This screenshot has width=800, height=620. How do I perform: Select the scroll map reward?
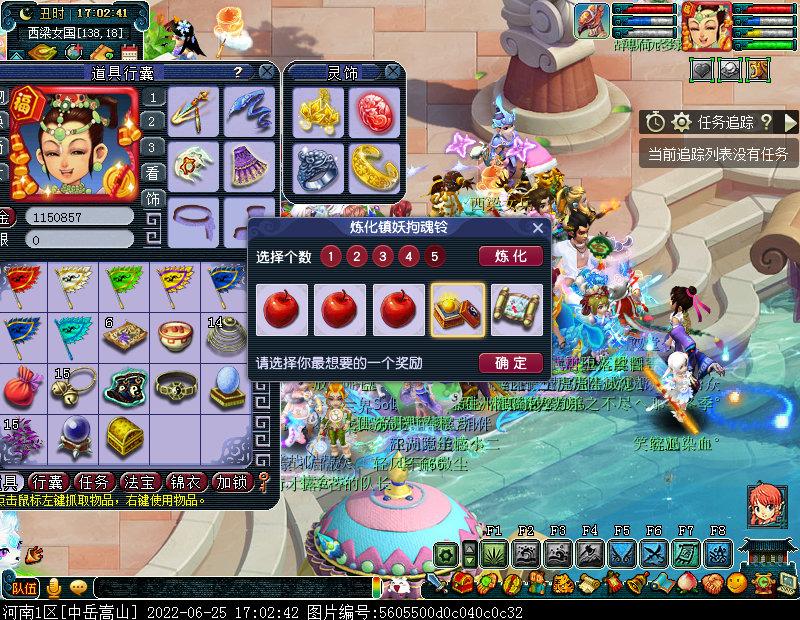(x=516, y=309)
